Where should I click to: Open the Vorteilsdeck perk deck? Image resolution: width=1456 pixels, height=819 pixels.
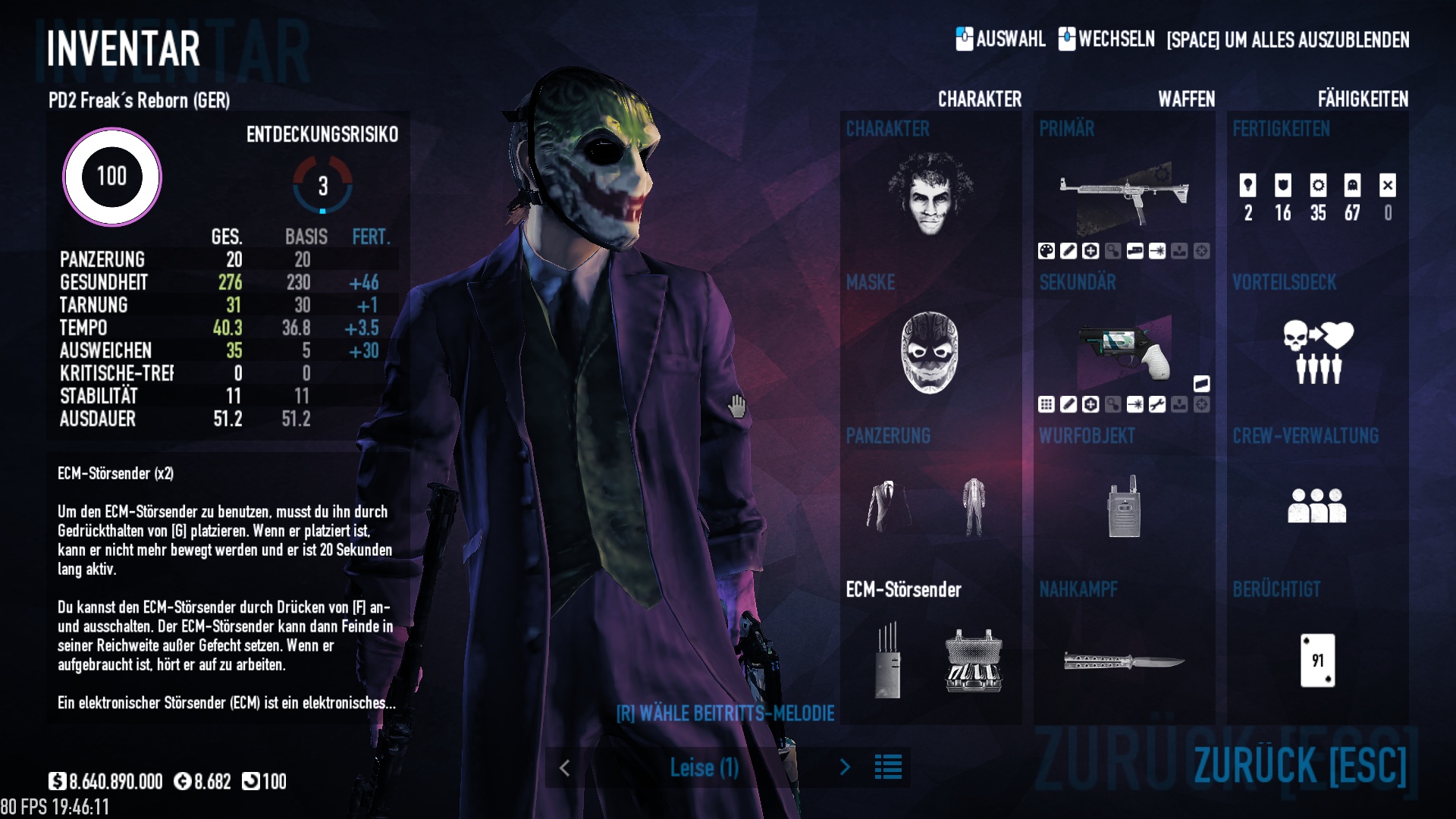point(1317,352)
